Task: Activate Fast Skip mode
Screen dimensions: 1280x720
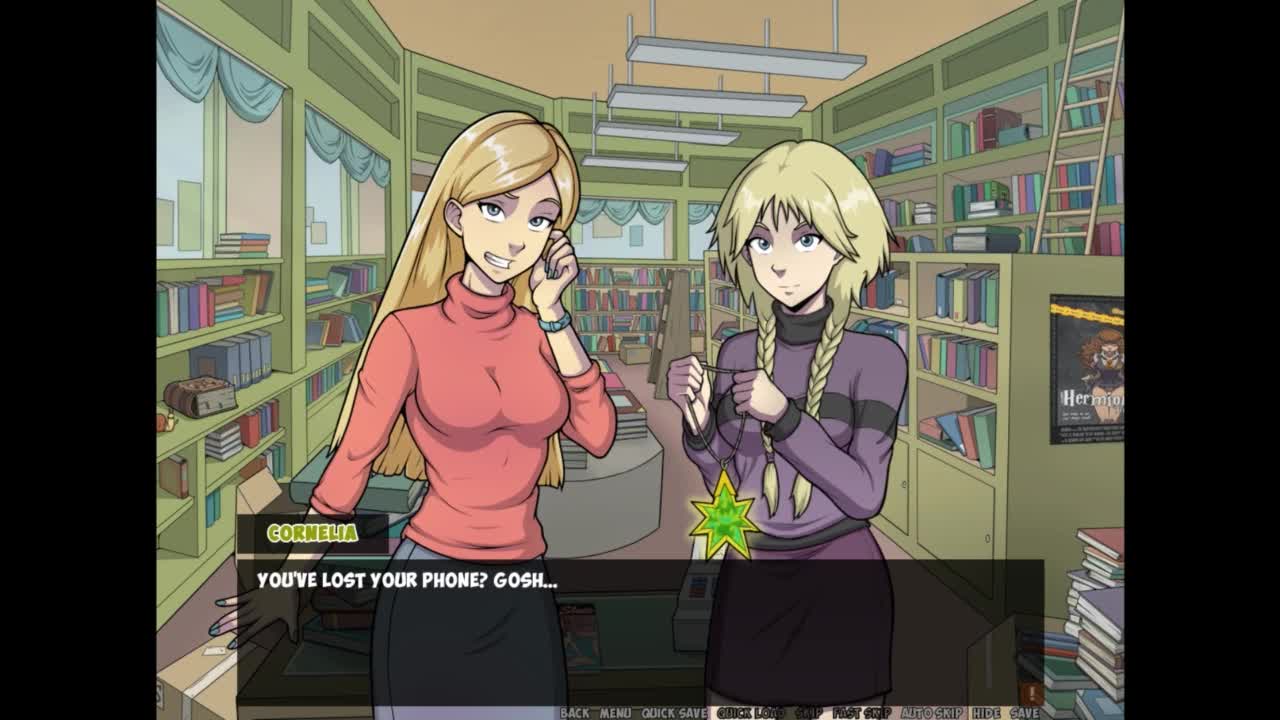Action: (861, 713)
